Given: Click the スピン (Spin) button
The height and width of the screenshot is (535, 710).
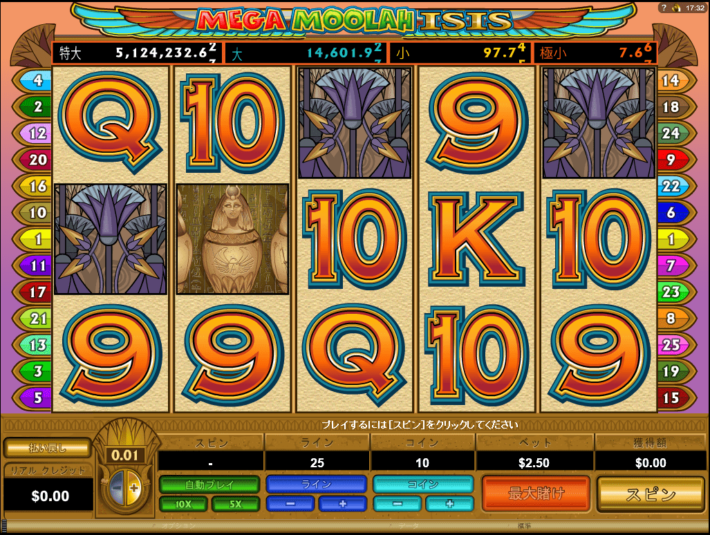Looking at the screenshot, I should point(650,494).
